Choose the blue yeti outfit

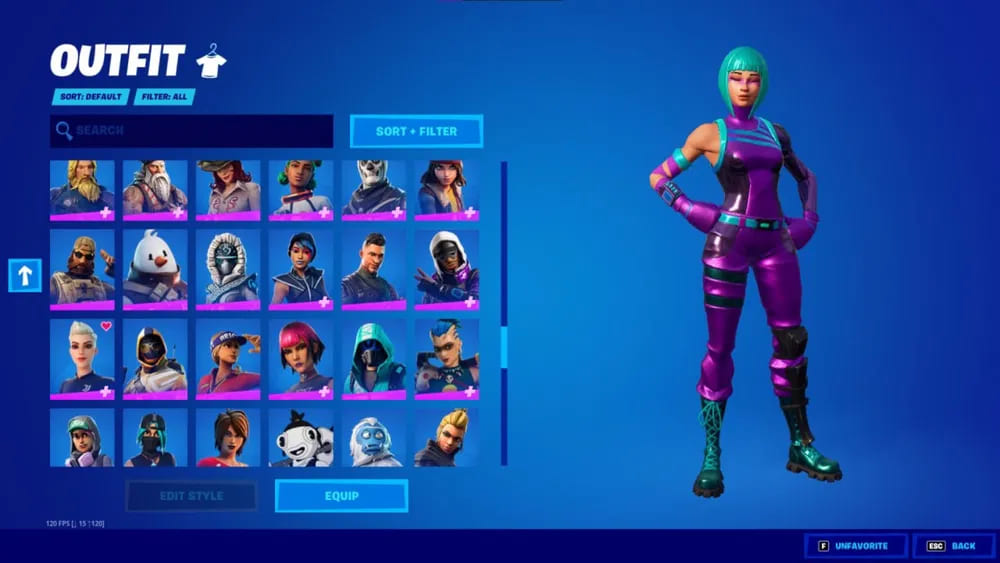tap(374, 437)
